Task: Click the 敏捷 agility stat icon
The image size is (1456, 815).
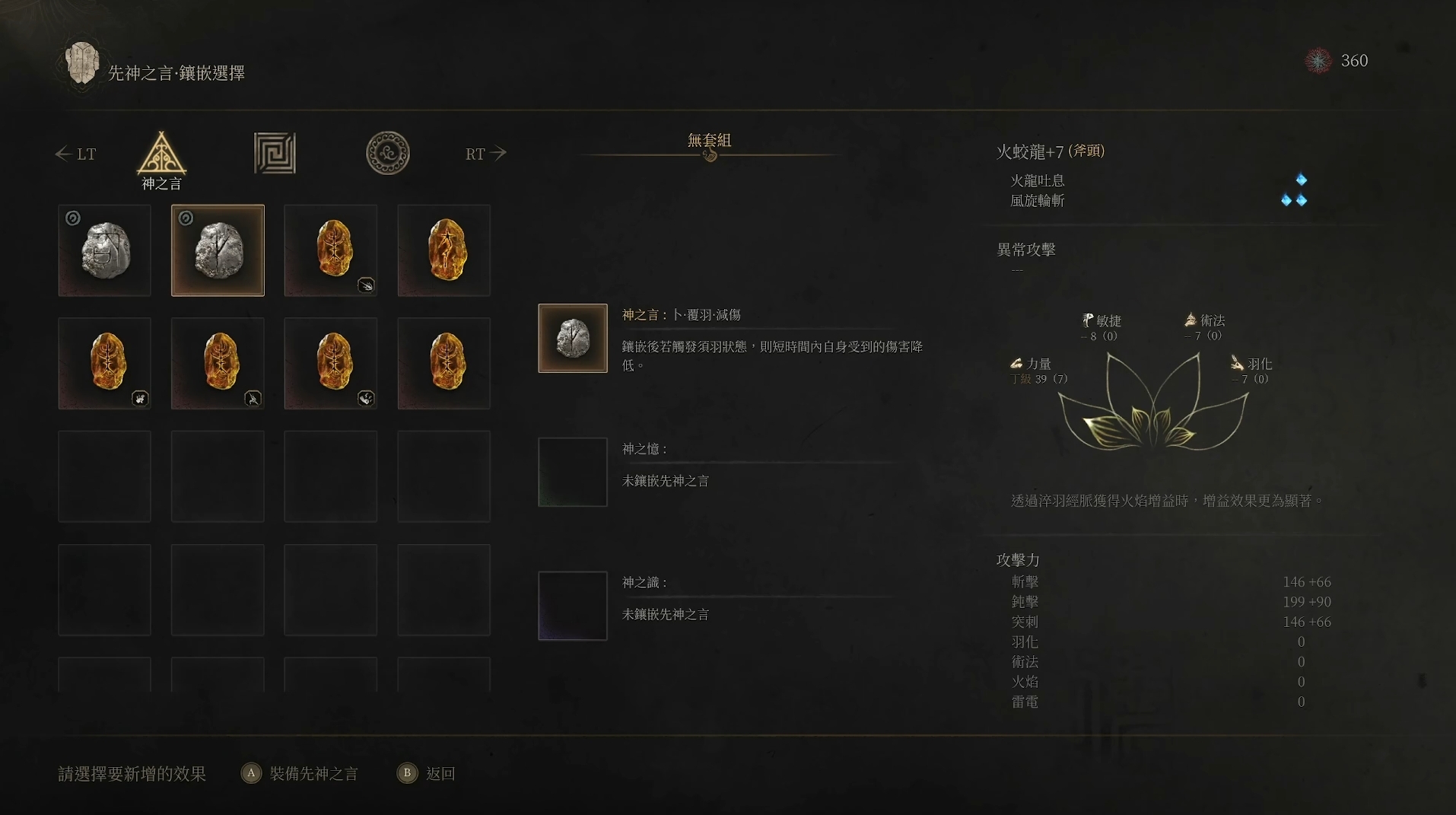Action: pos(1087,320)
